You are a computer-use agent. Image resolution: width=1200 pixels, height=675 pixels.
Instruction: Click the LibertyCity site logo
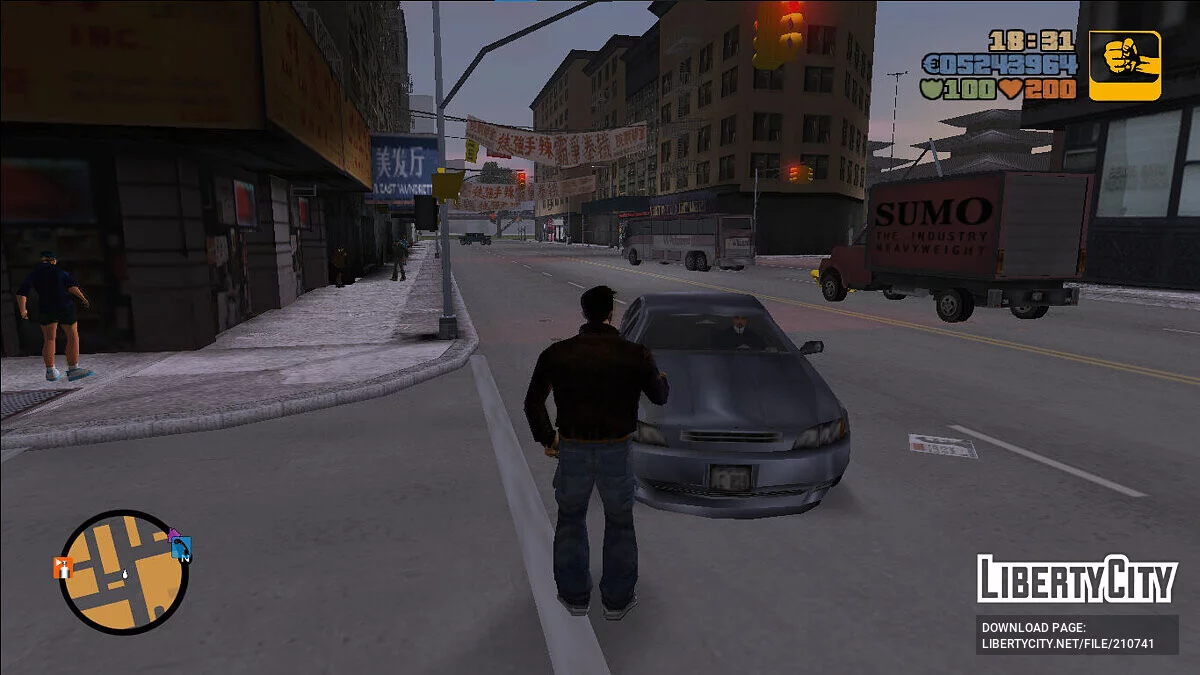[1077, 579]
